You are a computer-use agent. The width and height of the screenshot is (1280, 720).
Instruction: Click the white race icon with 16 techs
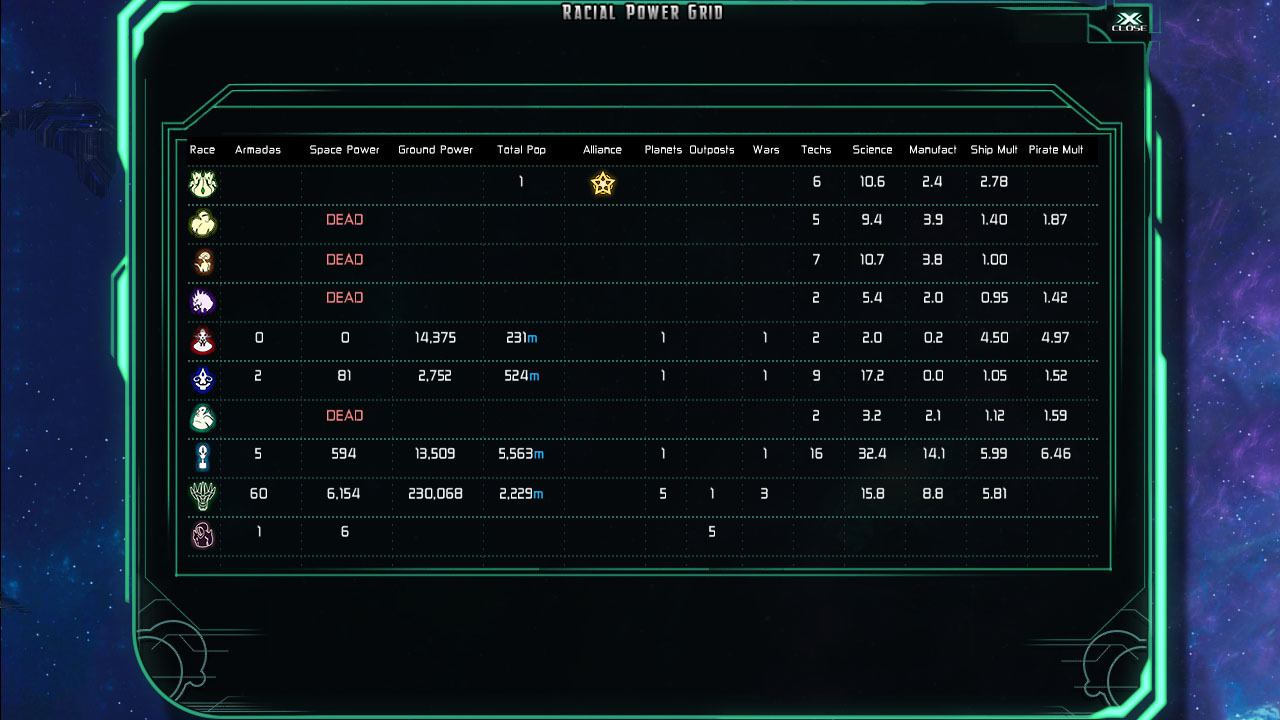203,455
